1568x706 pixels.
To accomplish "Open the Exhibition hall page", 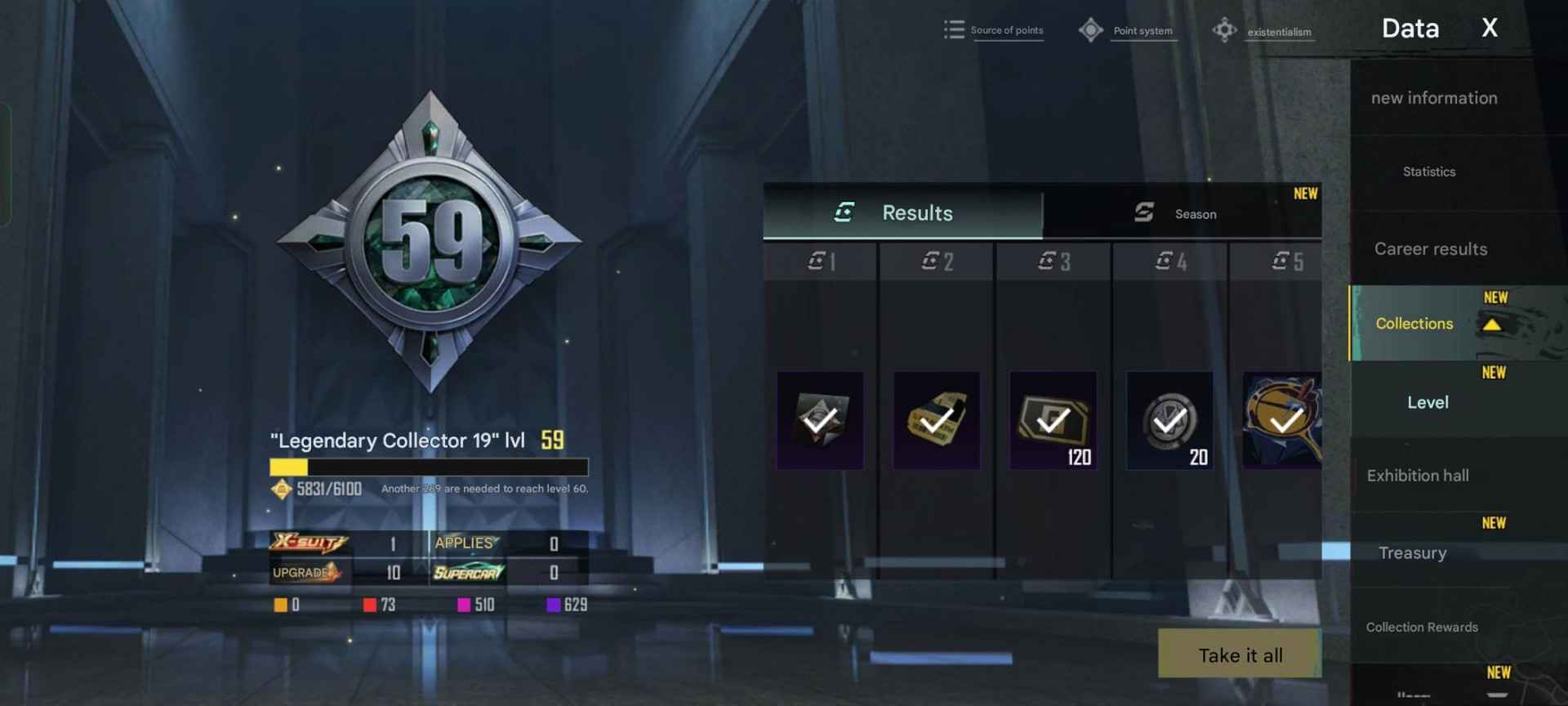I will pos(1418,475).
